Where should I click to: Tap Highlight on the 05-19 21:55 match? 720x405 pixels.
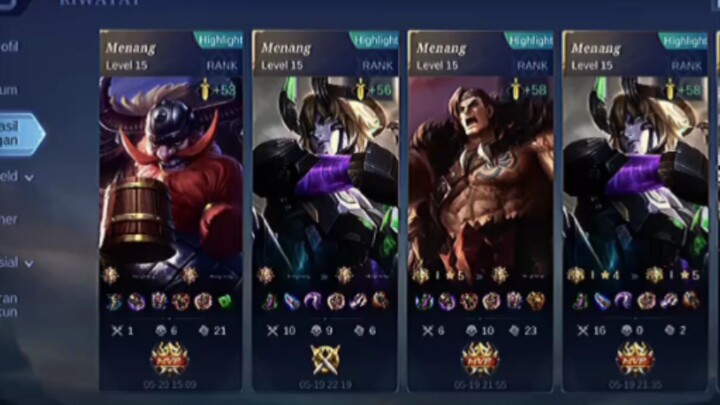[529, 40]
